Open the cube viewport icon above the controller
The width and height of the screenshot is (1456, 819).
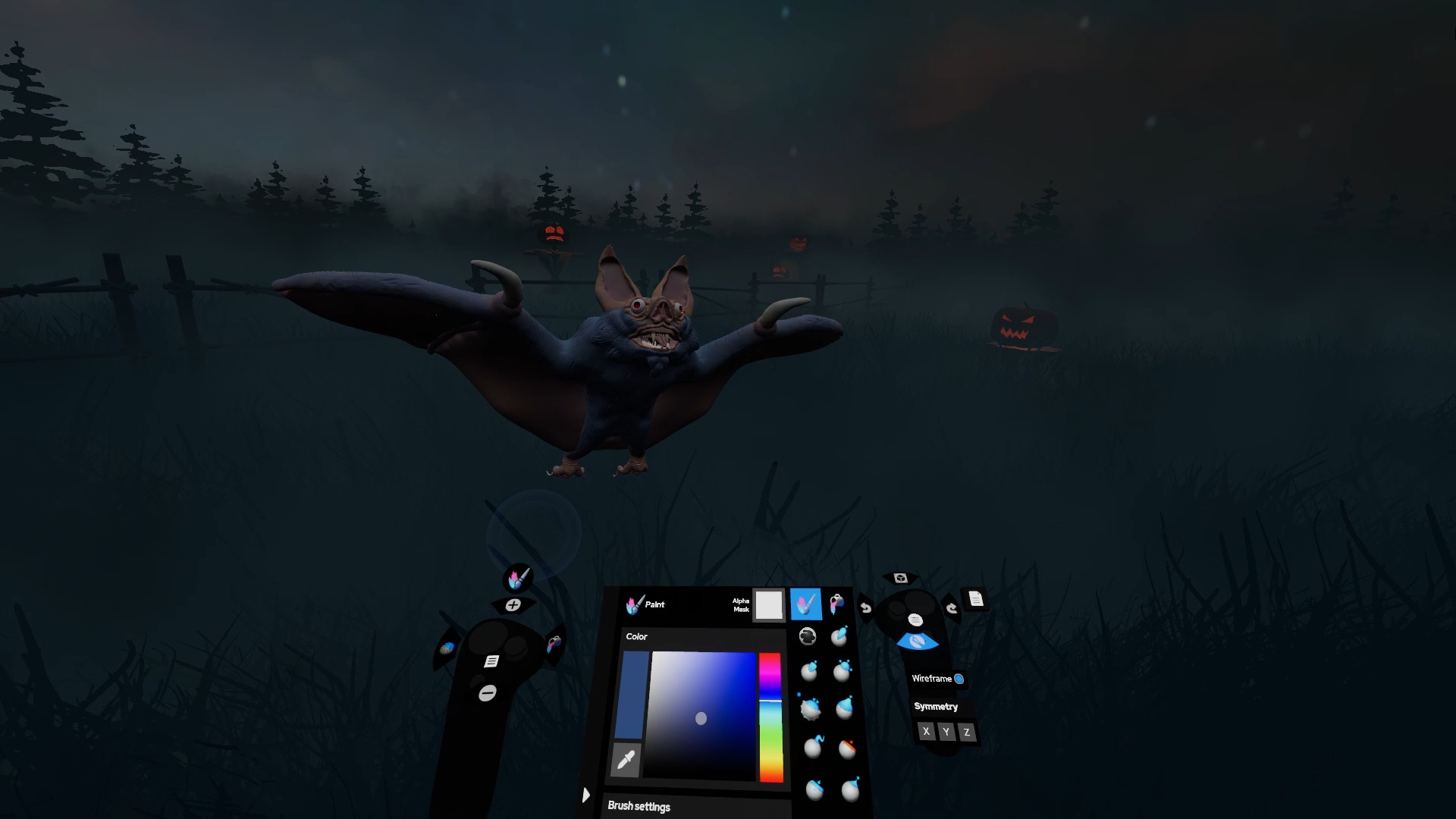click(x=899, y=579)
